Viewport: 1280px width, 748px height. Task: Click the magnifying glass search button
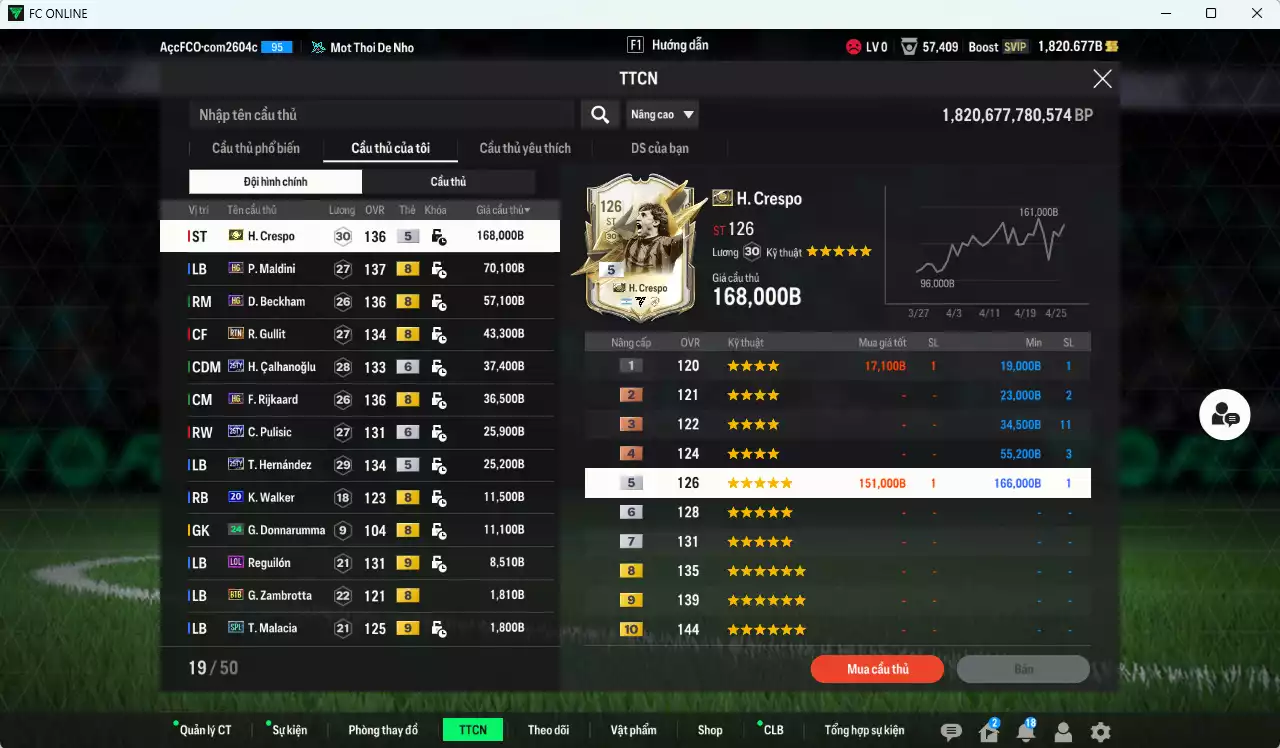[x=600, y=115]
